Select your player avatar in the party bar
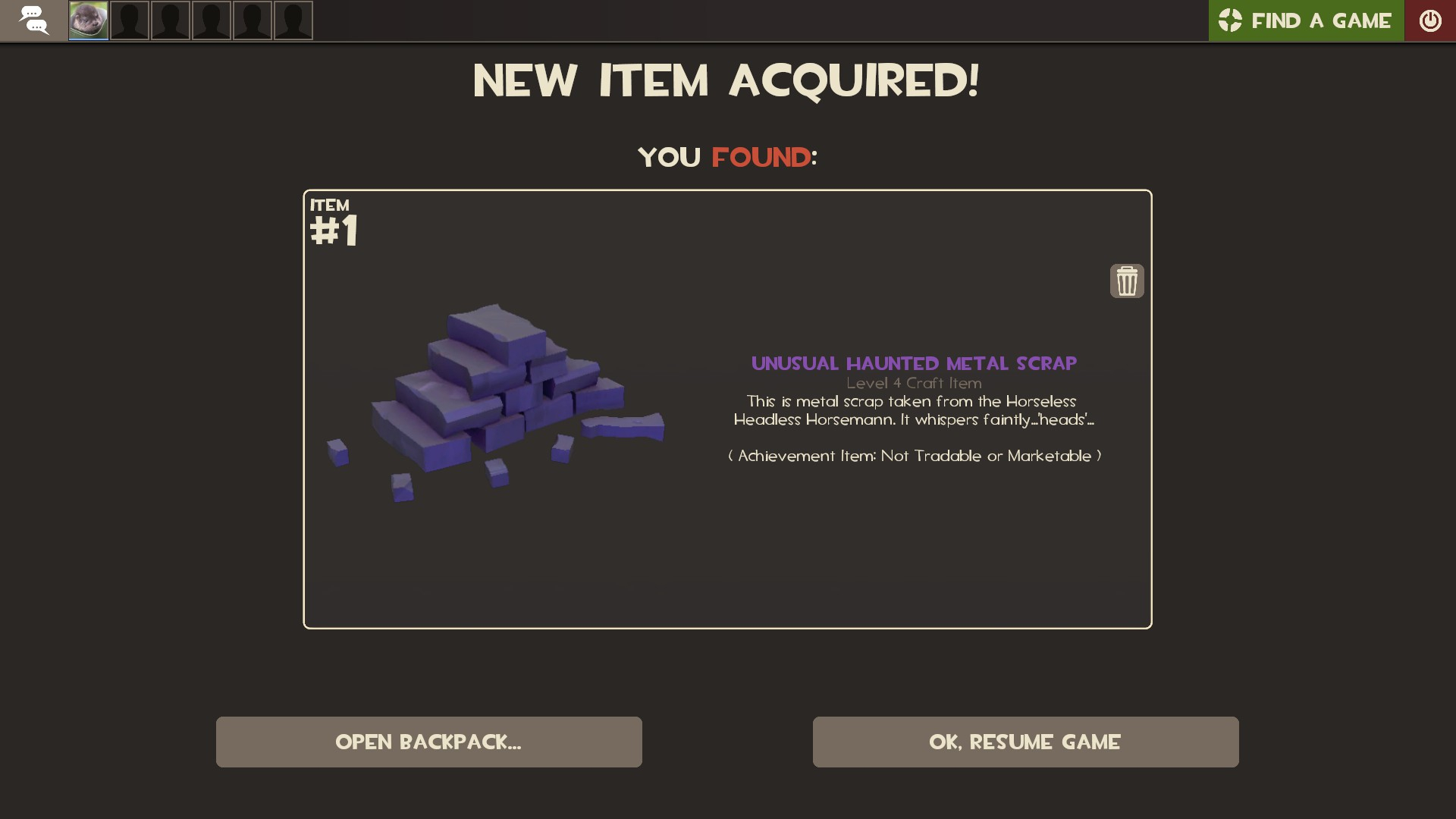The width and height of the screenshot is (1456, 819). point(89,20)
